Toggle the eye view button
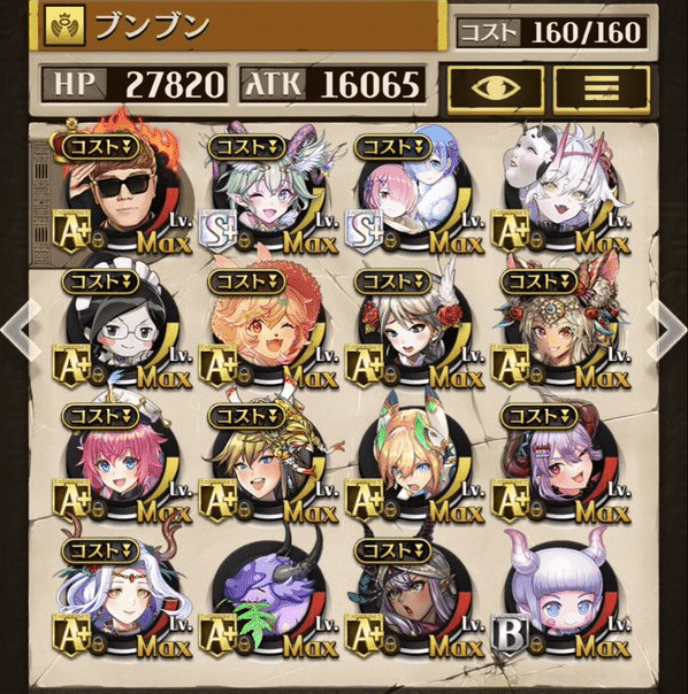This screenshot has height=694, width=688. point(495,88)
